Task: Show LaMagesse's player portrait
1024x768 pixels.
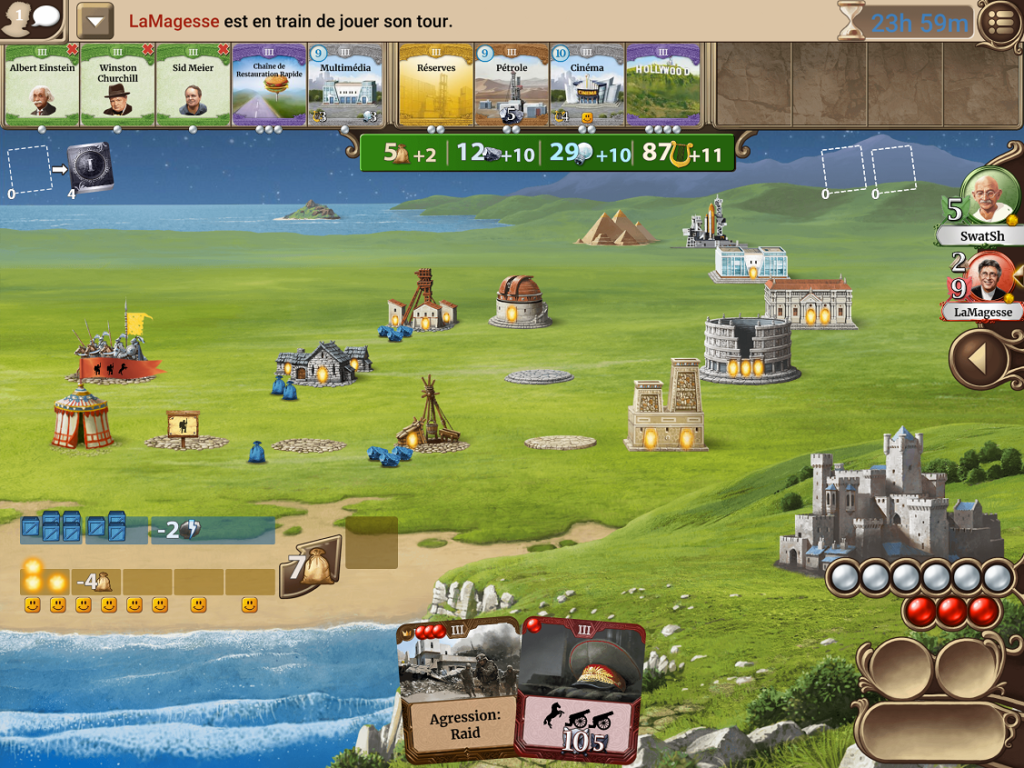Action: point(988,278)
